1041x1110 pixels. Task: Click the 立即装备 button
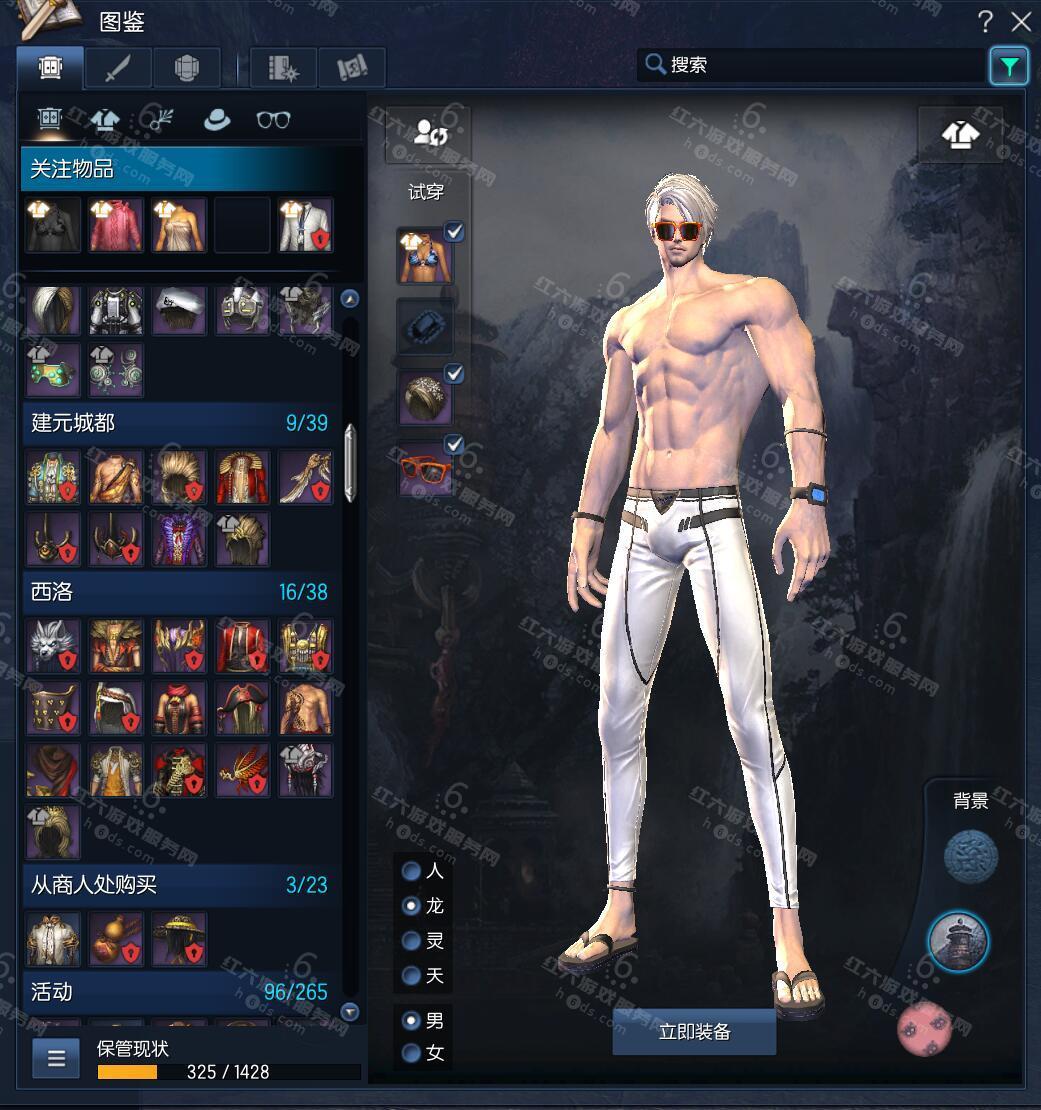point(694,1032)
